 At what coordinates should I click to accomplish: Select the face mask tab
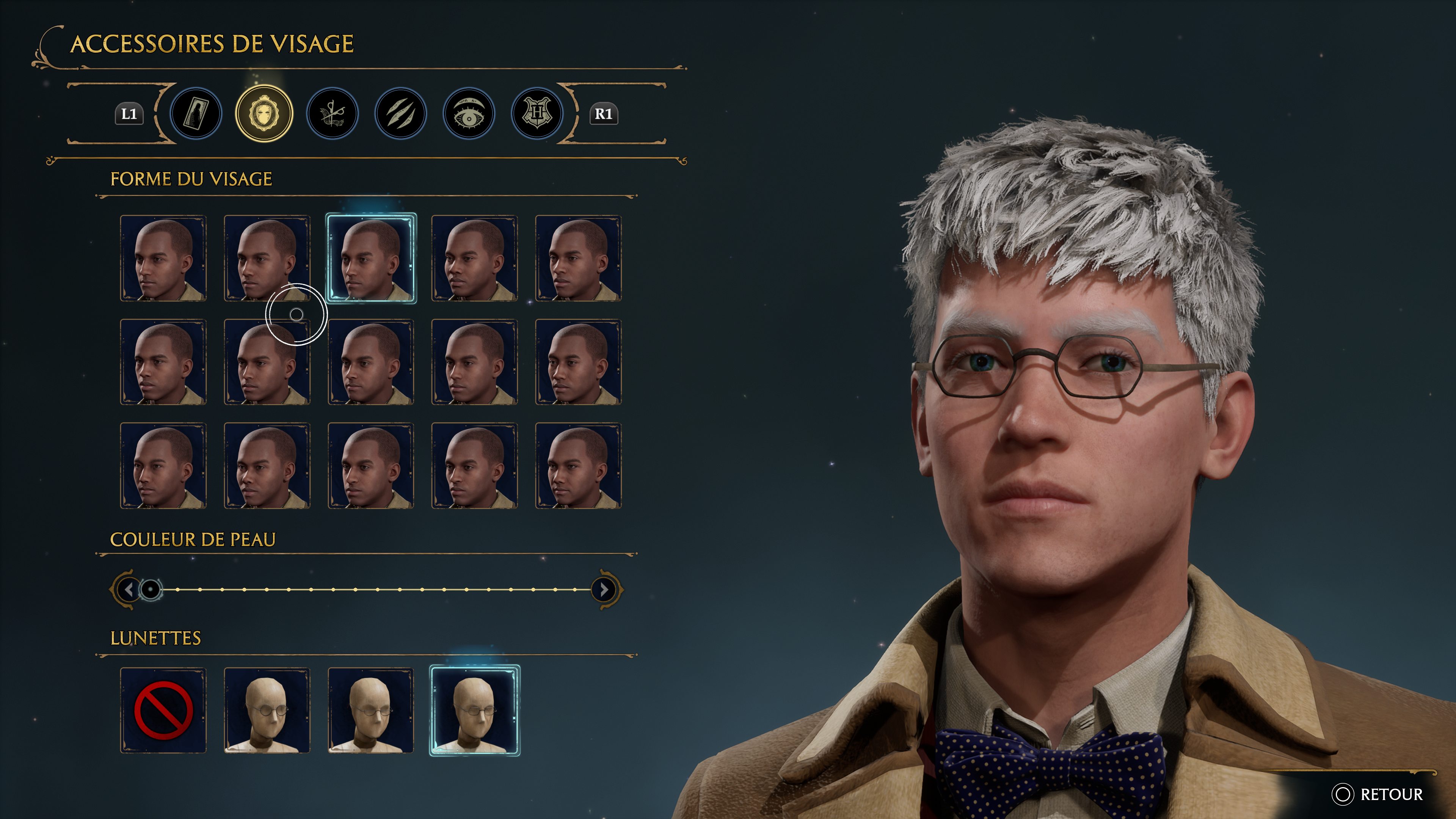pyautogui.click(x=264, y=113)
